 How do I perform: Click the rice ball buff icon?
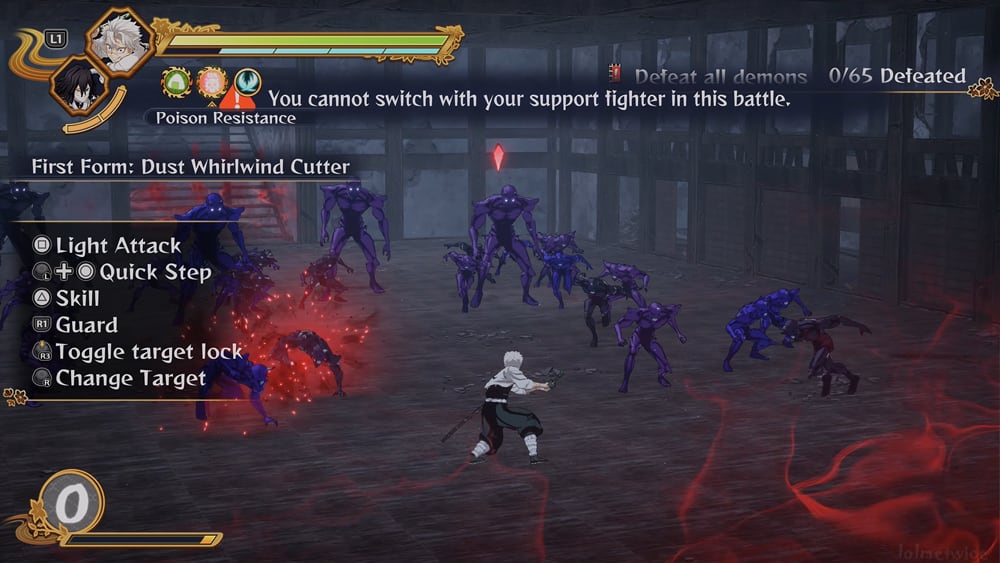177,82
